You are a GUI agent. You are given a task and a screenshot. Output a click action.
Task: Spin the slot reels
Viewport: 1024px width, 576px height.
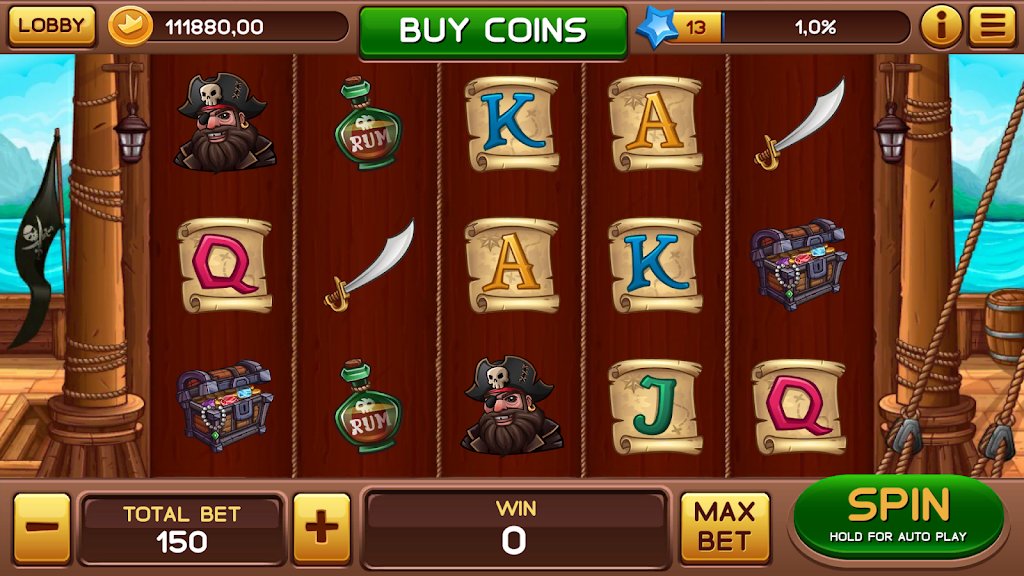pos(898,517)
